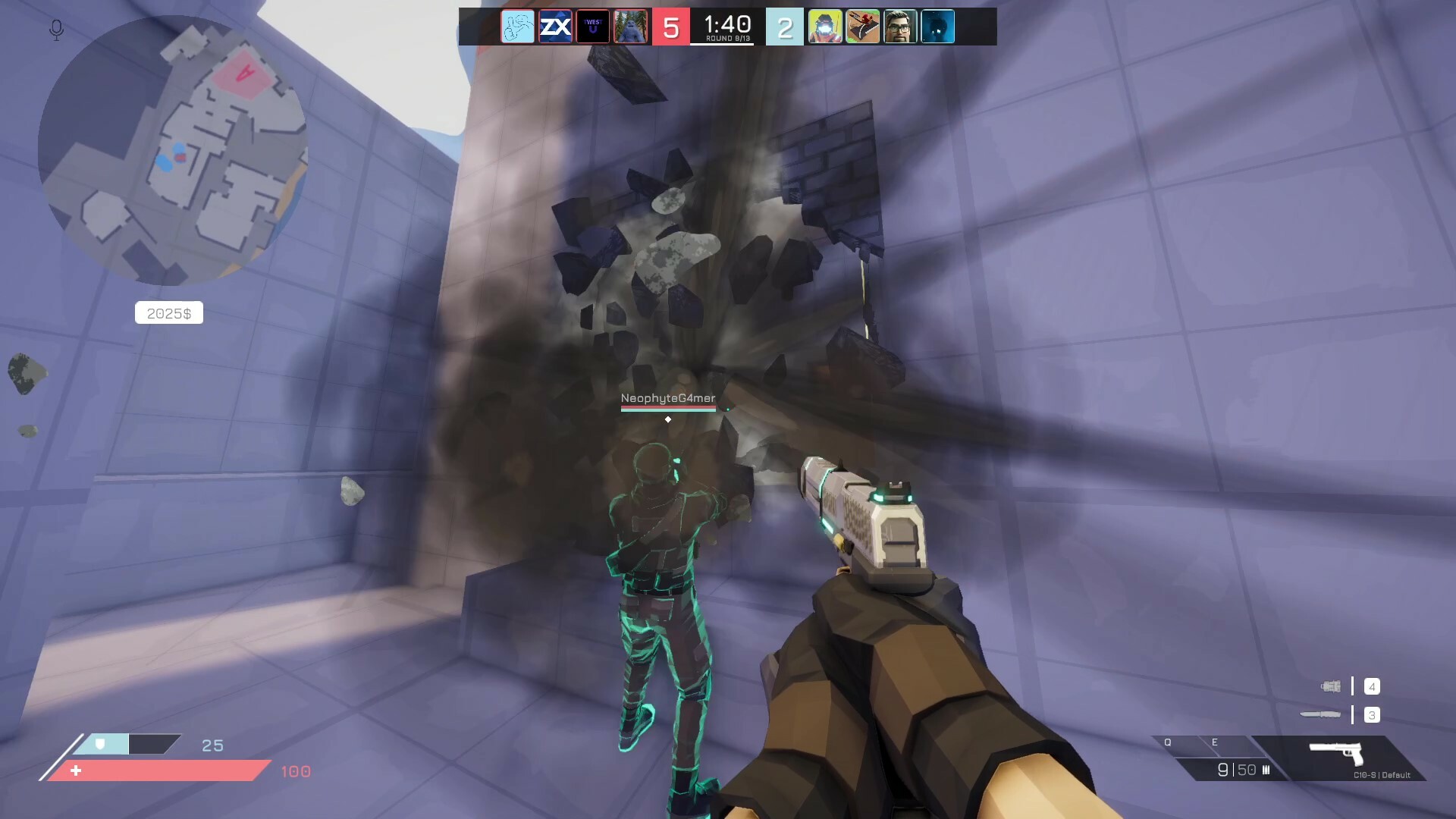Image resolution: width=1456 pixels, height=819 pixels.
Task: Click the health cross icon bottom left
Action: click(76, 771)
